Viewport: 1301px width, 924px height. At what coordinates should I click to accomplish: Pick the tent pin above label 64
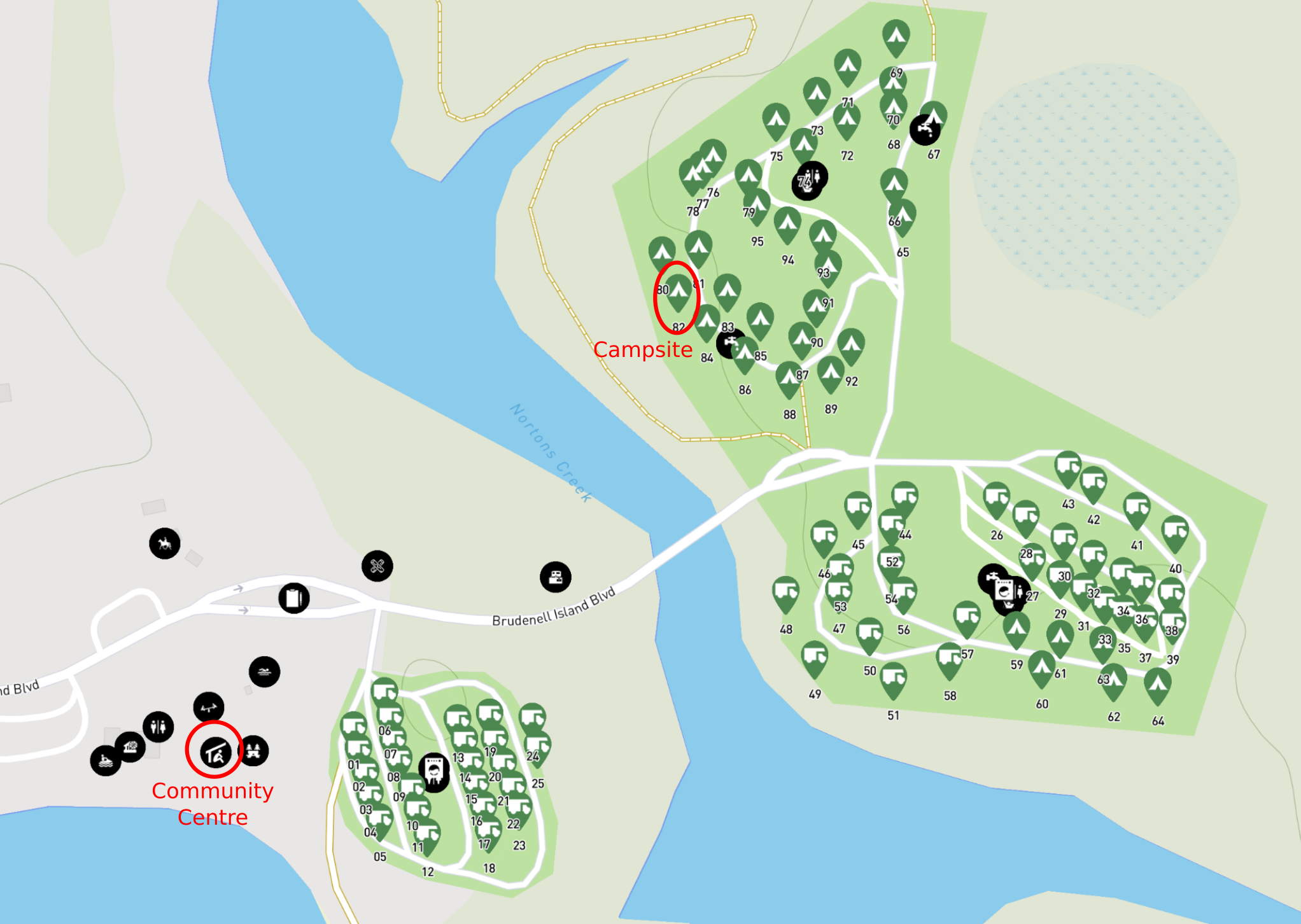tap(1158, 685)
